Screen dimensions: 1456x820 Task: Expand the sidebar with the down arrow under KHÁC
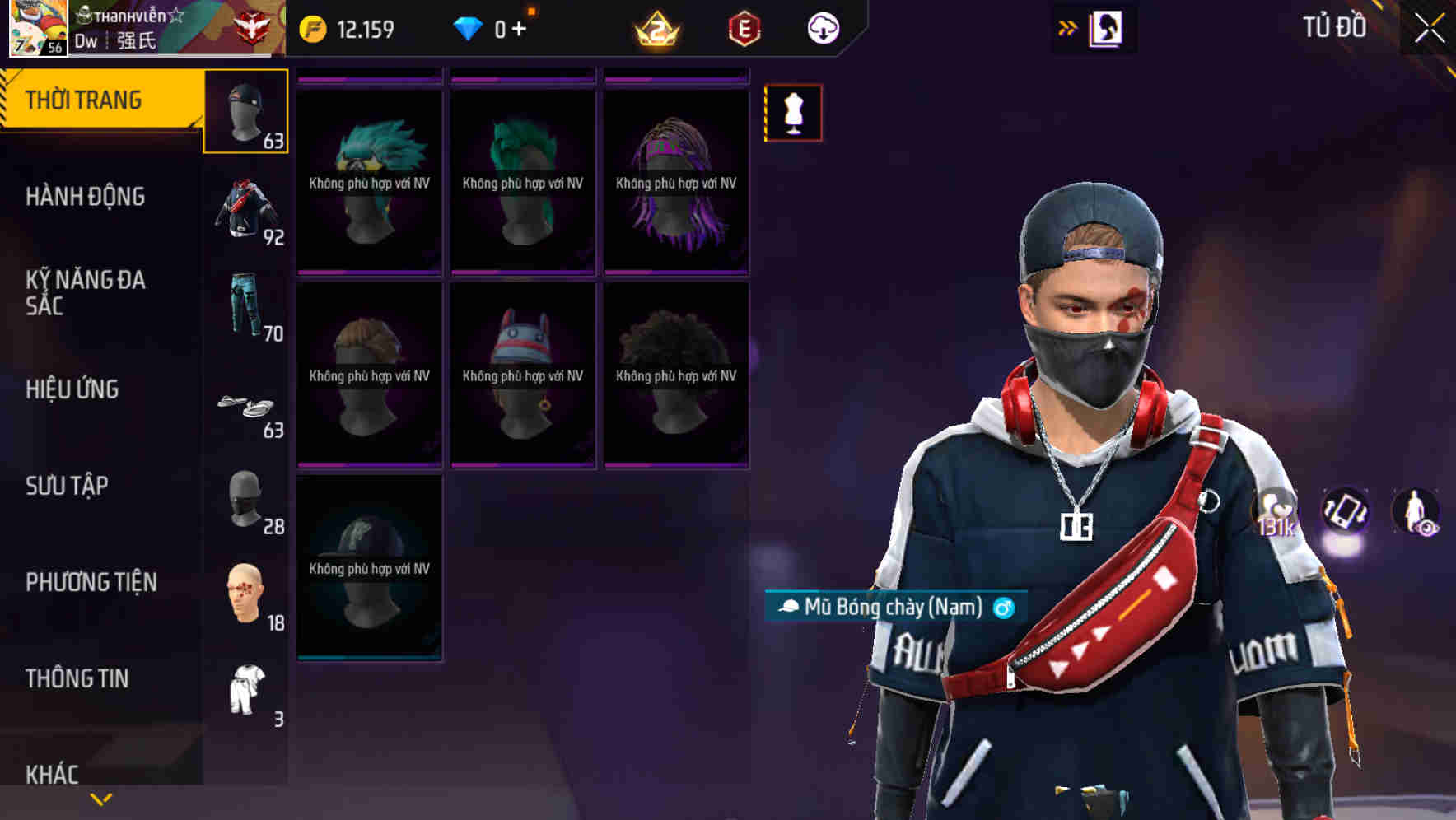pyautogui.click(x=101, y=797)
